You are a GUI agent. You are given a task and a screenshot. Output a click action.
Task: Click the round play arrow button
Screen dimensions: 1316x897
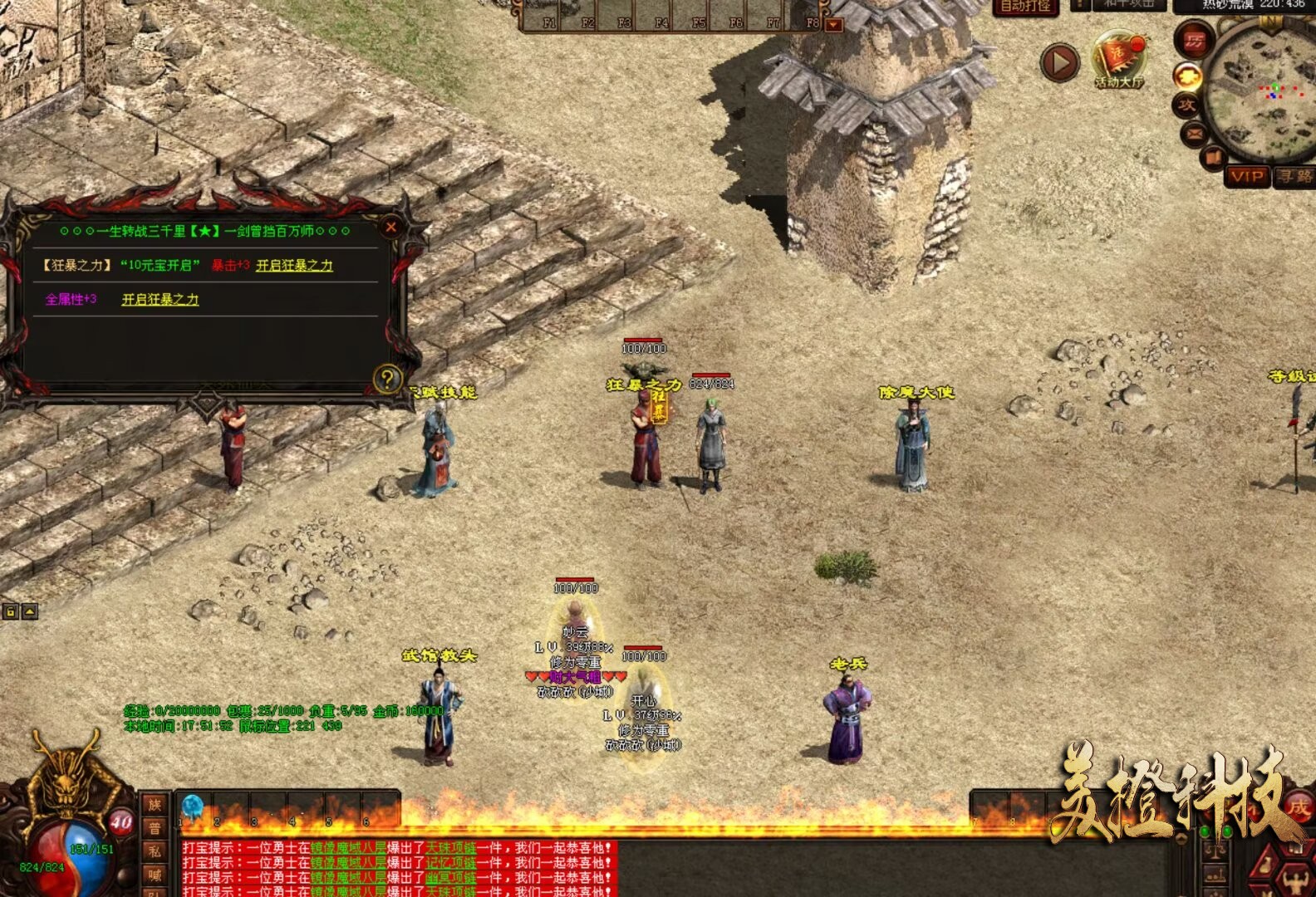(x=1060, y=63)
